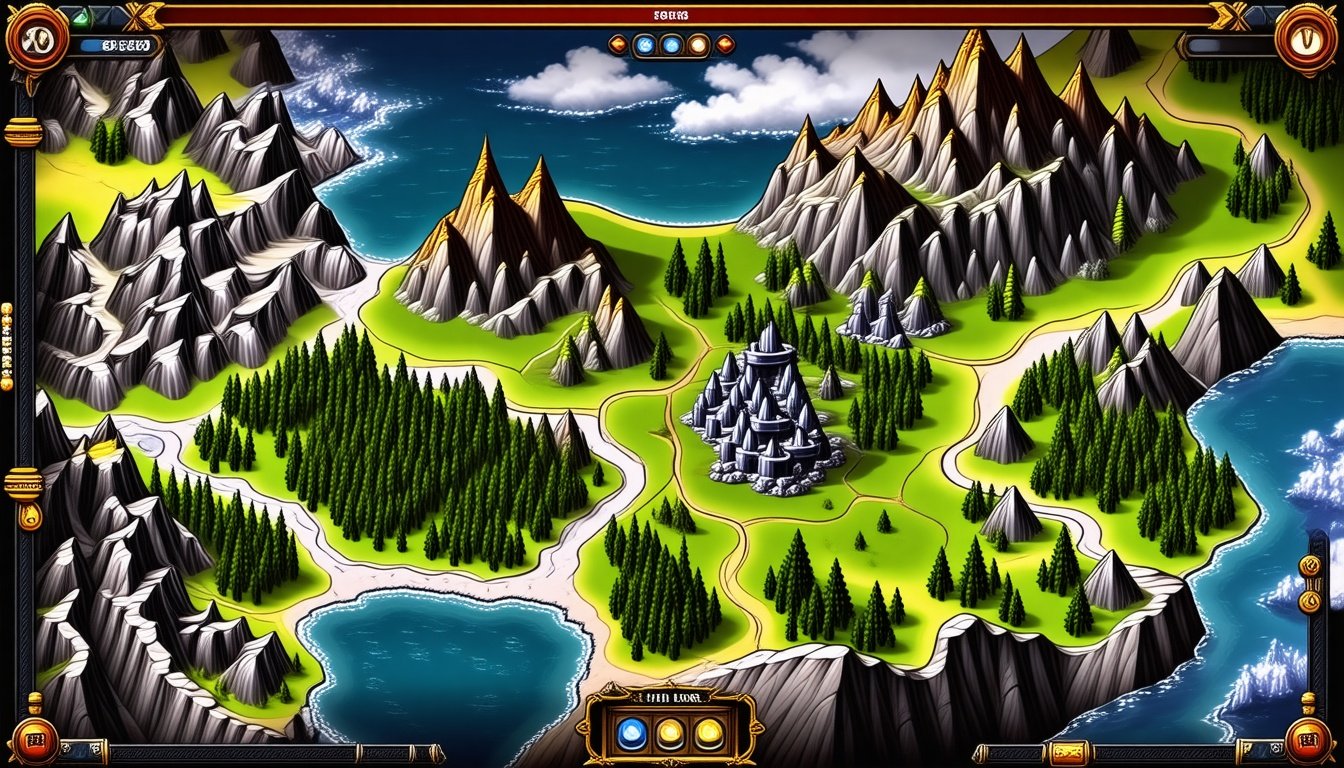The height and width of the screenshot is (768, 1344).
Task: Select the round orange button in the bottom-left corner
Action: [x=33, y=741]
